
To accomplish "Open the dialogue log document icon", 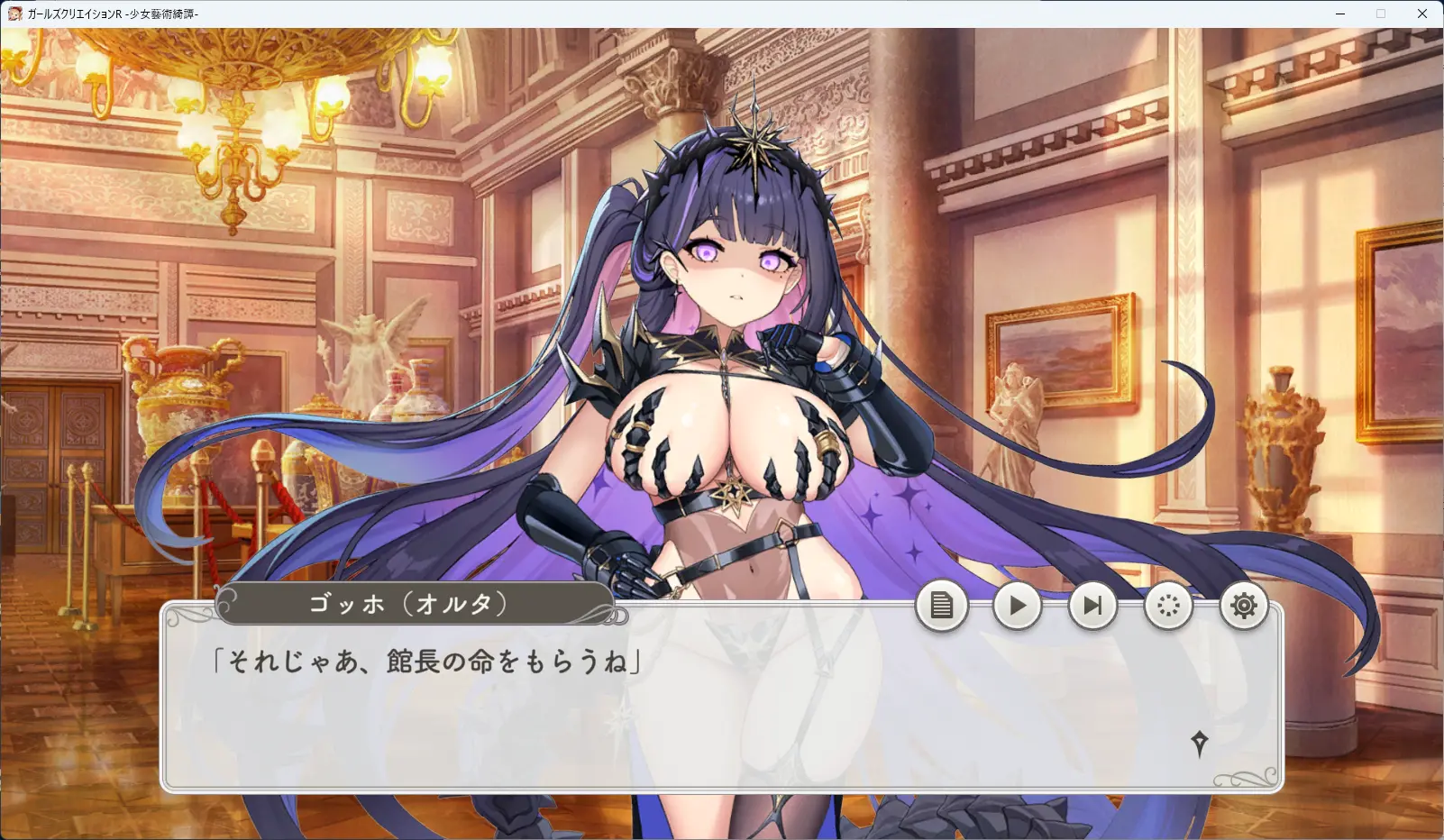I will 941,606.
